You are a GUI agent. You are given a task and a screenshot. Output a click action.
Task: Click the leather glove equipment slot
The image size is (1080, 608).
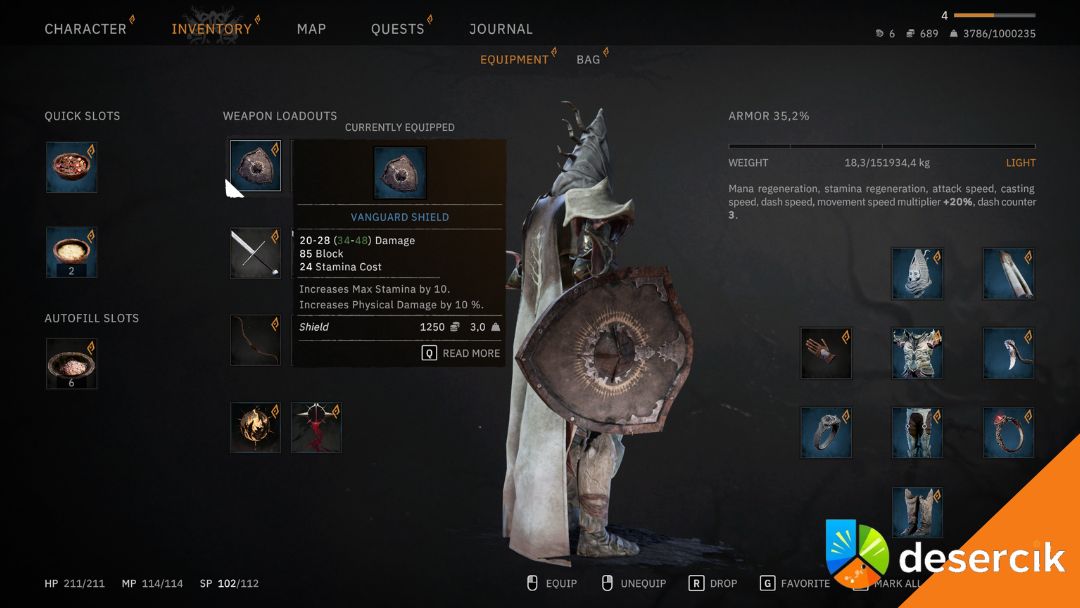tap(826, 353)
